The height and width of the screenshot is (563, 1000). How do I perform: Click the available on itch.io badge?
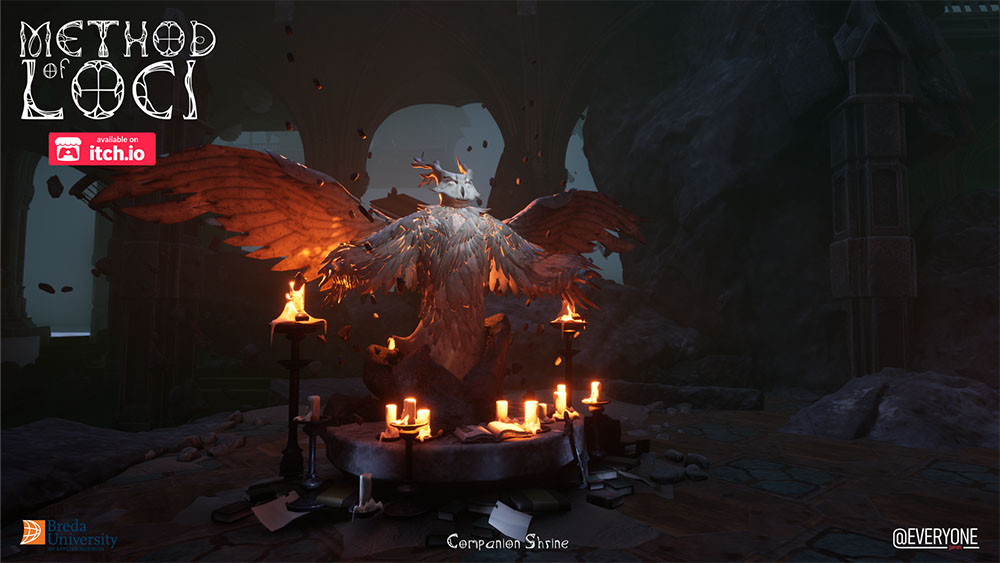point(102,149)
